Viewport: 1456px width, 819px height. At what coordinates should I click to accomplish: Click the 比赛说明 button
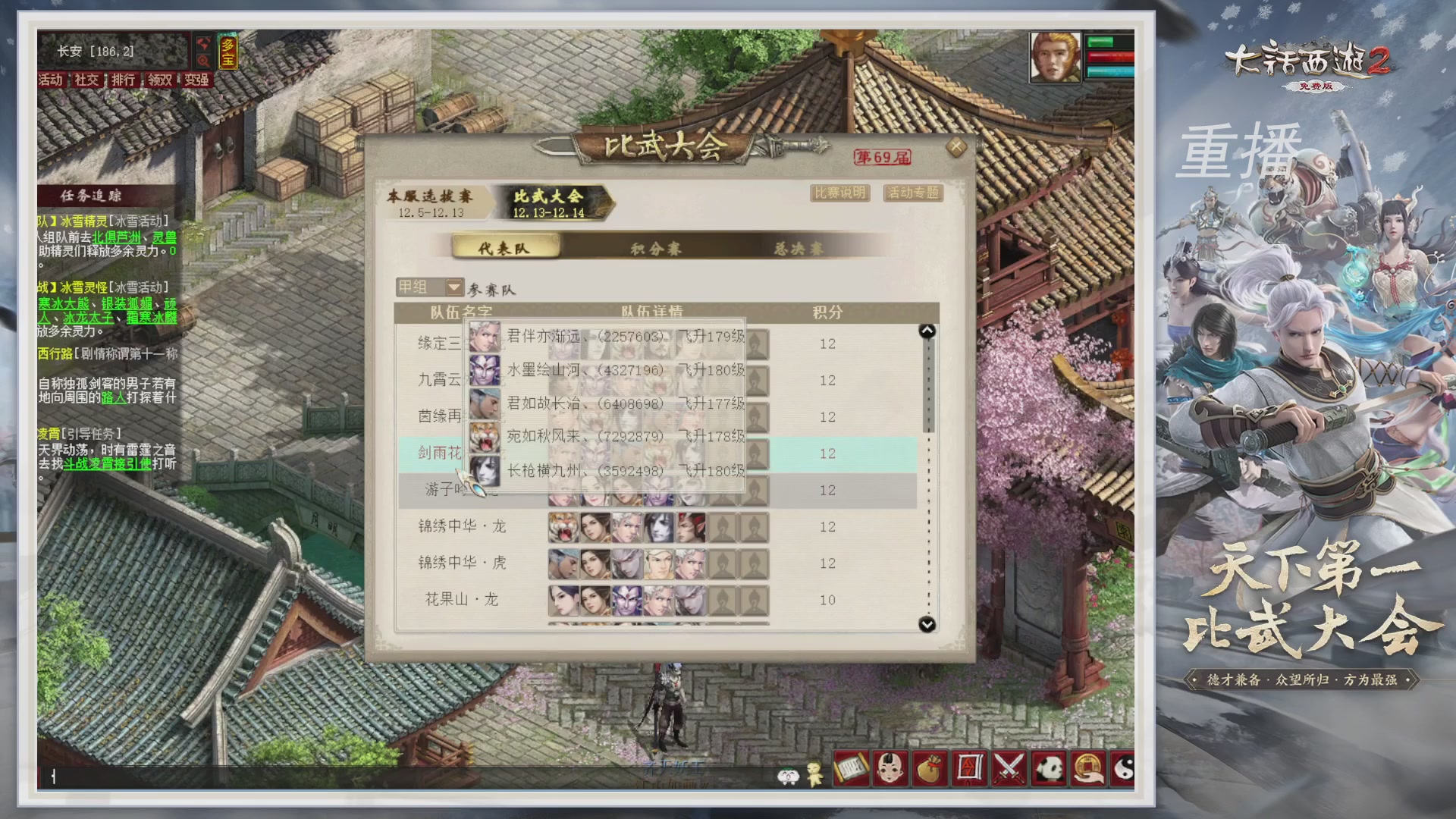coord(839,193)
